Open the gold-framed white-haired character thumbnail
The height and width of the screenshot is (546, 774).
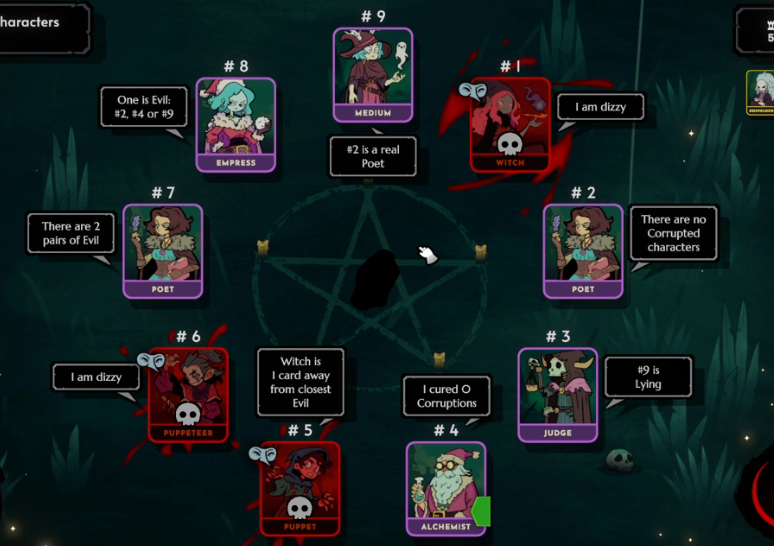click(x=762, y=92)
